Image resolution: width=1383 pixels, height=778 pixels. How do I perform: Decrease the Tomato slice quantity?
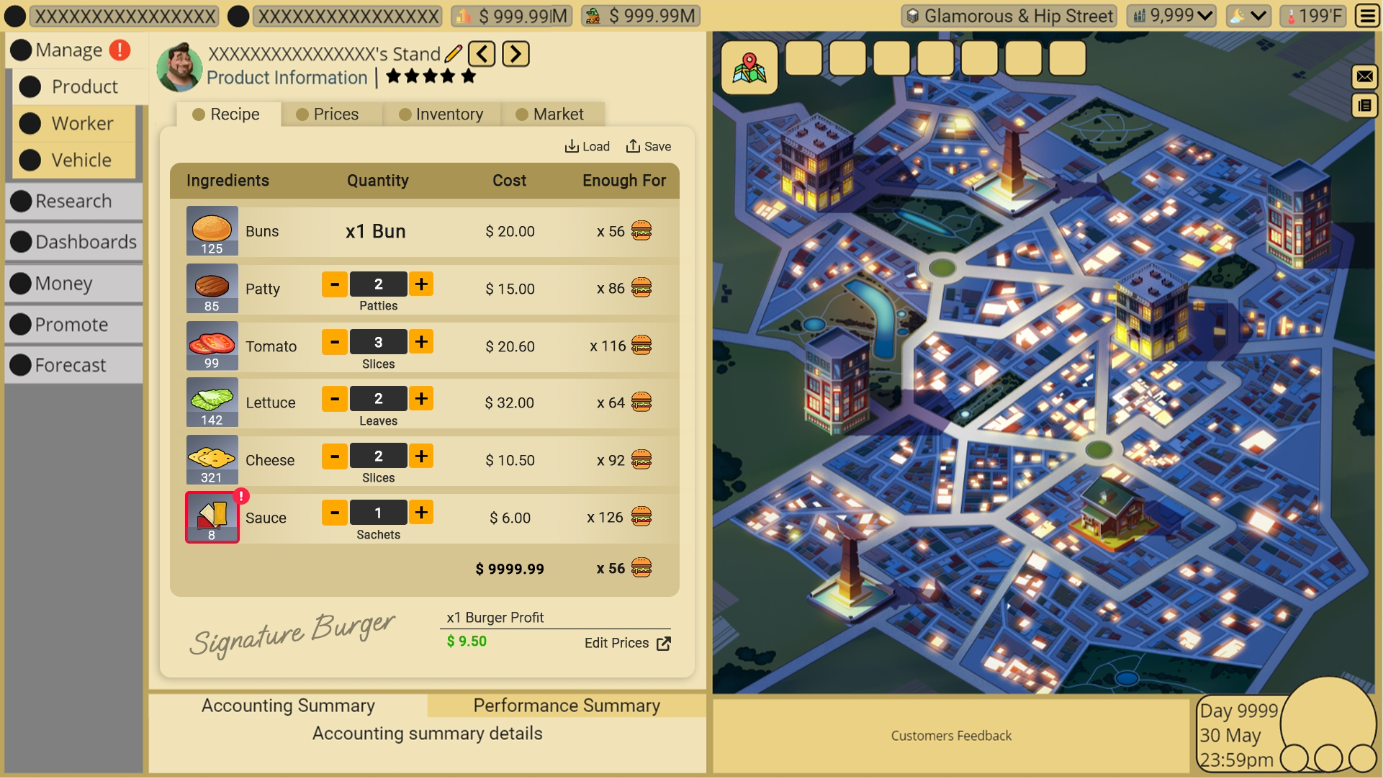[x=335, y=342]
